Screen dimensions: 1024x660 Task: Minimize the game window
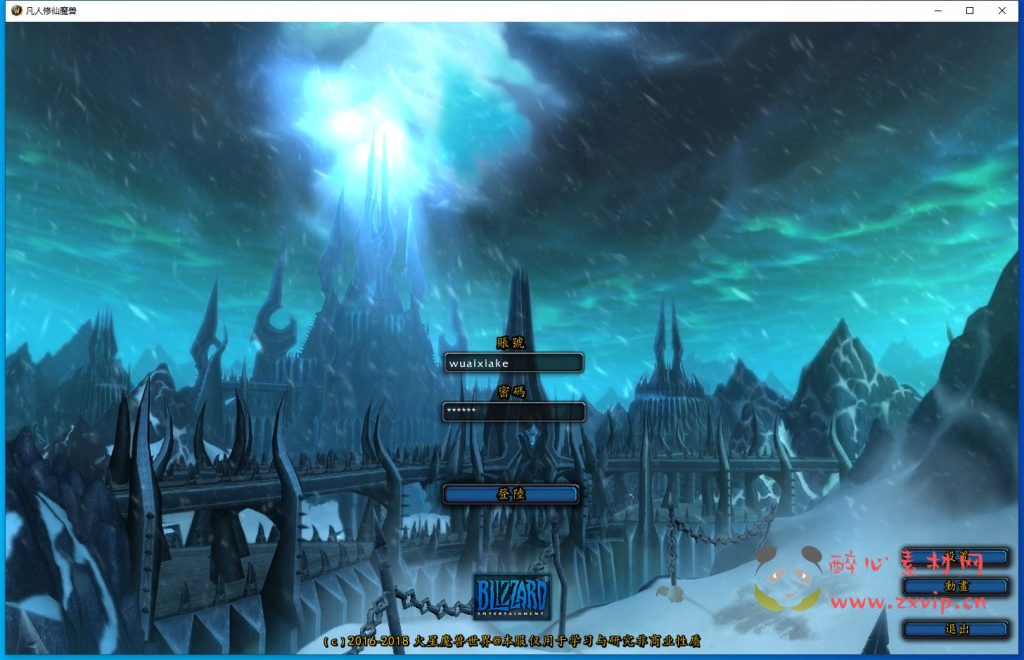[937, 10]
